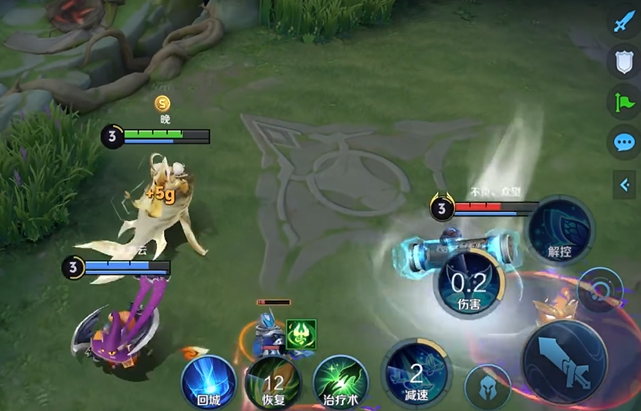Send the sword attack signal
This screenshot has height=411, width=641.
[x=624, y=23]
